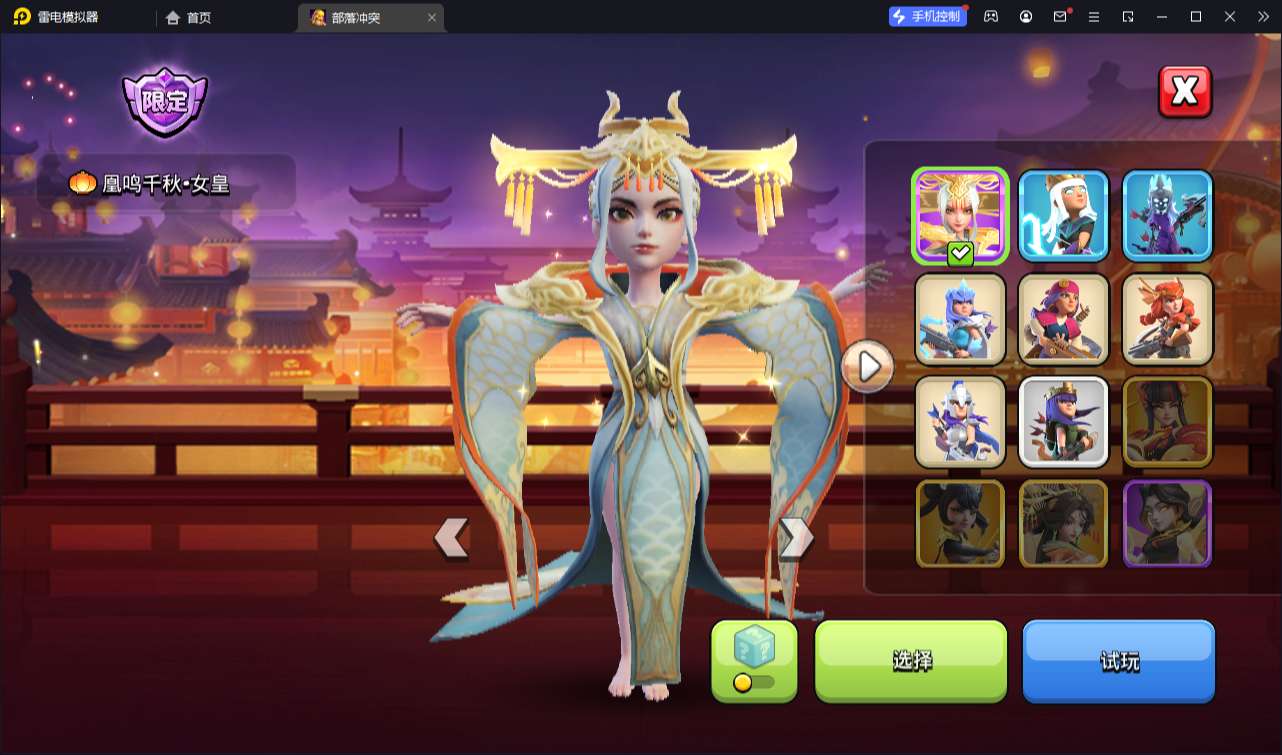Click the screen sync icon beside the minimize button

pos(1128,16)
